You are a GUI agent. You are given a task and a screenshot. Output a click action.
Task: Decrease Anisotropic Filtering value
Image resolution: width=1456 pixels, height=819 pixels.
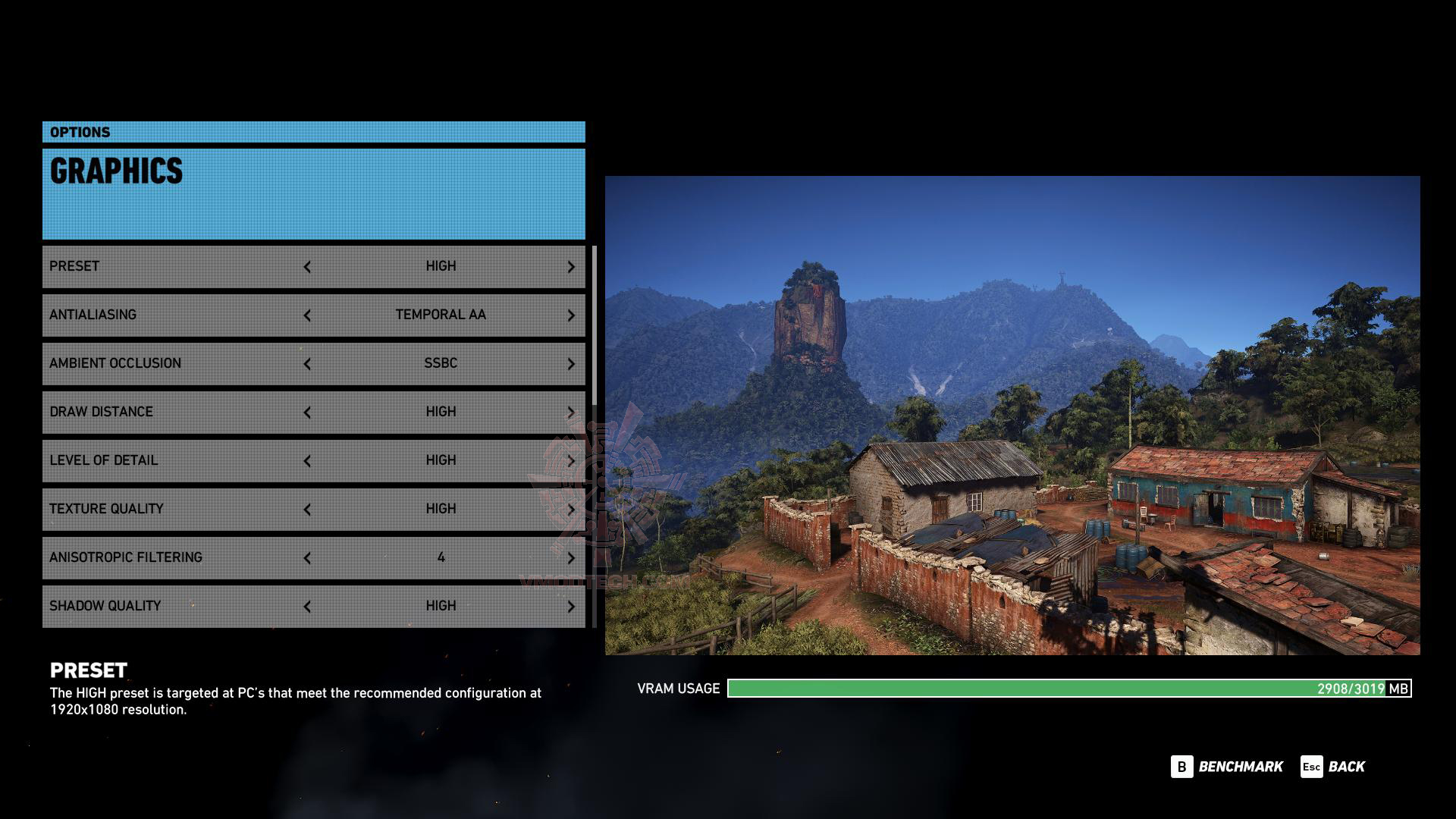[307, 558]
